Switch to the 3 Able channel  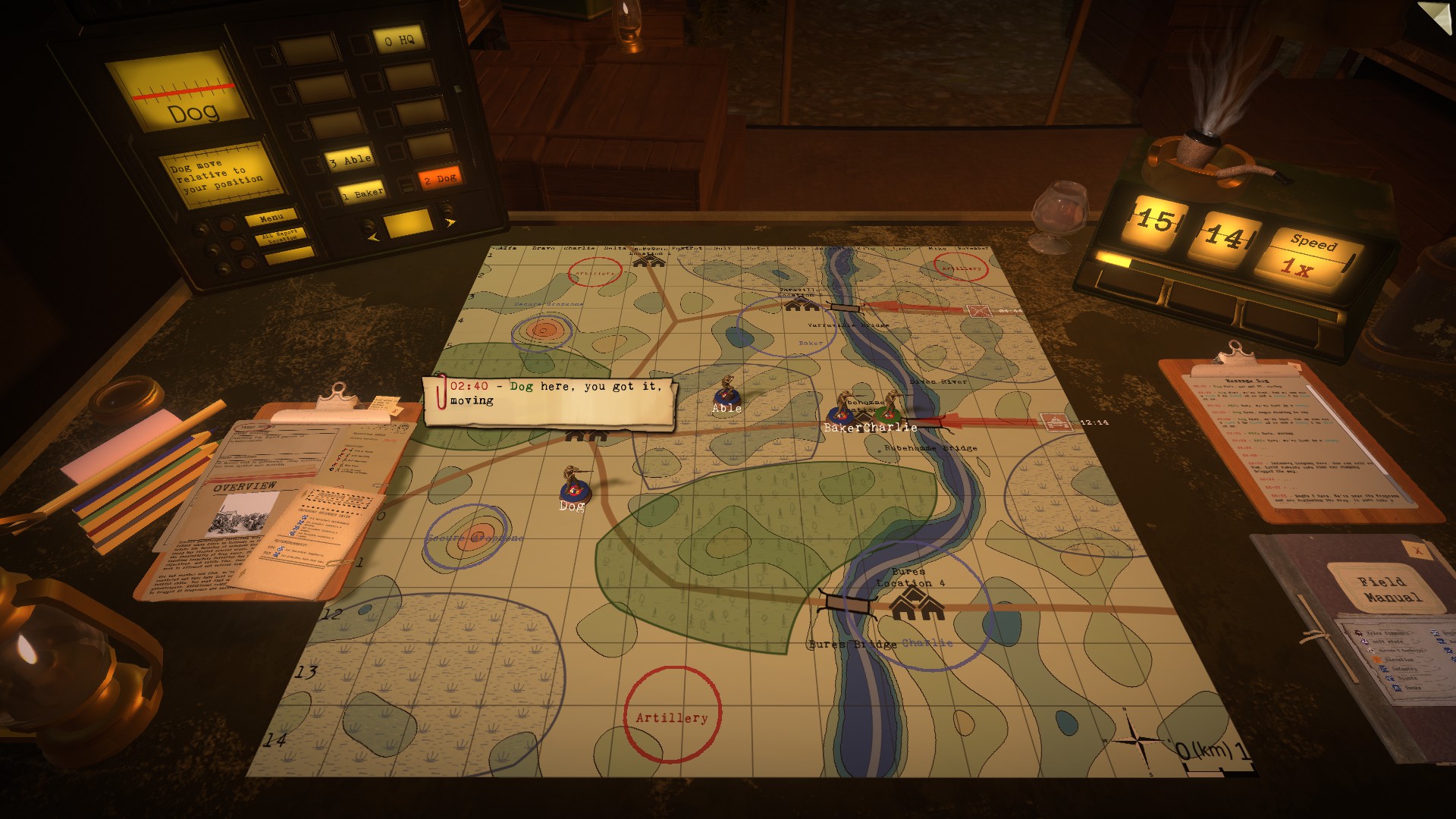(350, 160)
